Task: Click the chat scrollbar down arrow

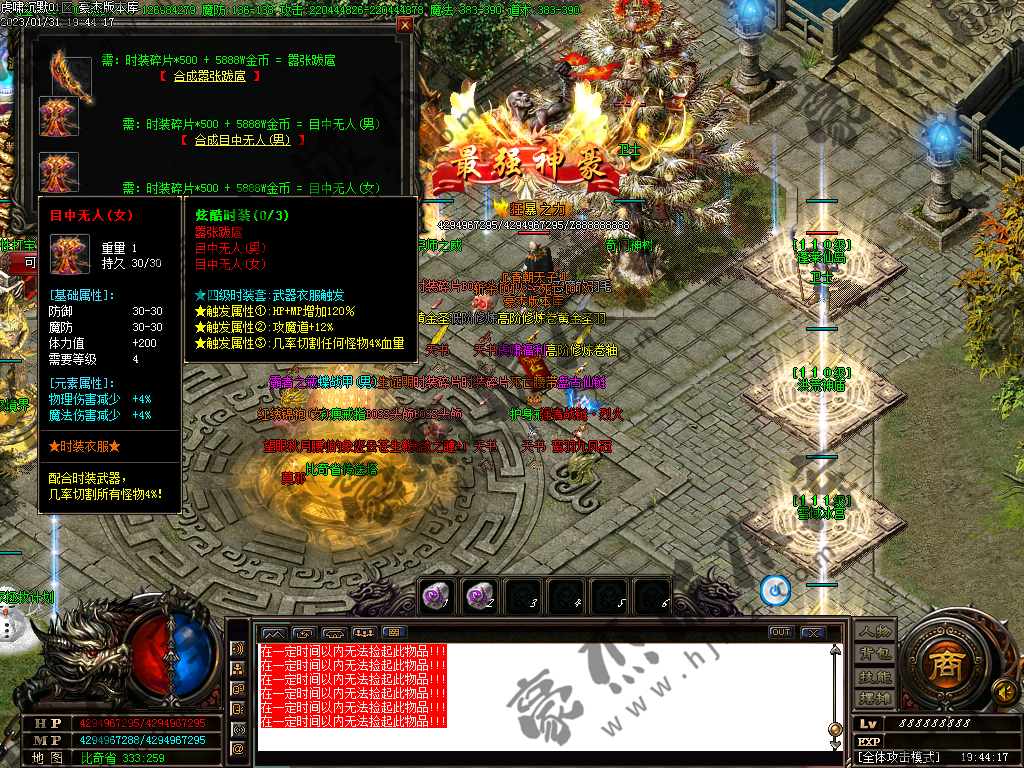Action: [836, 743]
